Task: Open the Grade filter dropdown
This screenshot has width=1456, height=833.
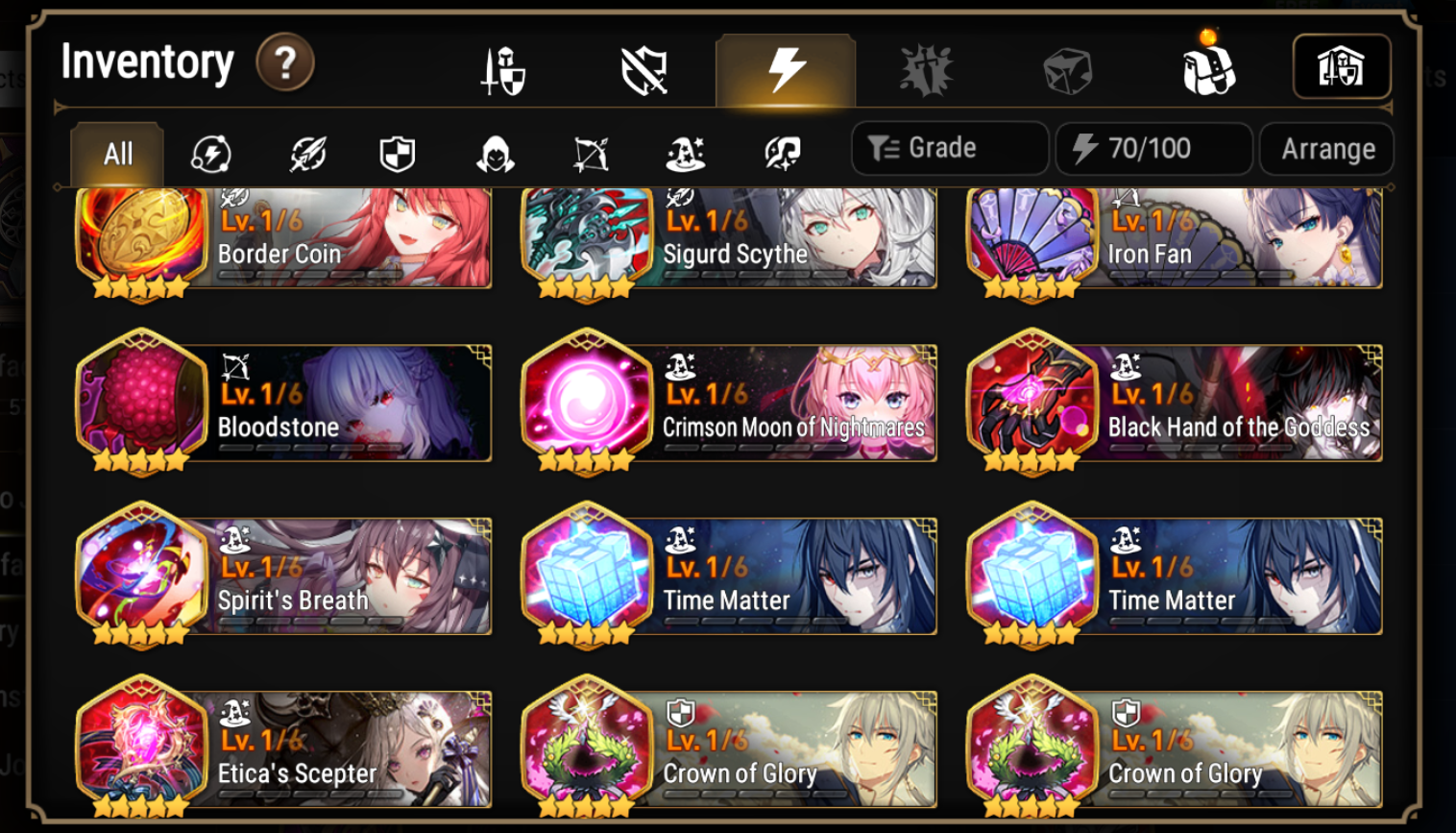Action: pos(949,148)
